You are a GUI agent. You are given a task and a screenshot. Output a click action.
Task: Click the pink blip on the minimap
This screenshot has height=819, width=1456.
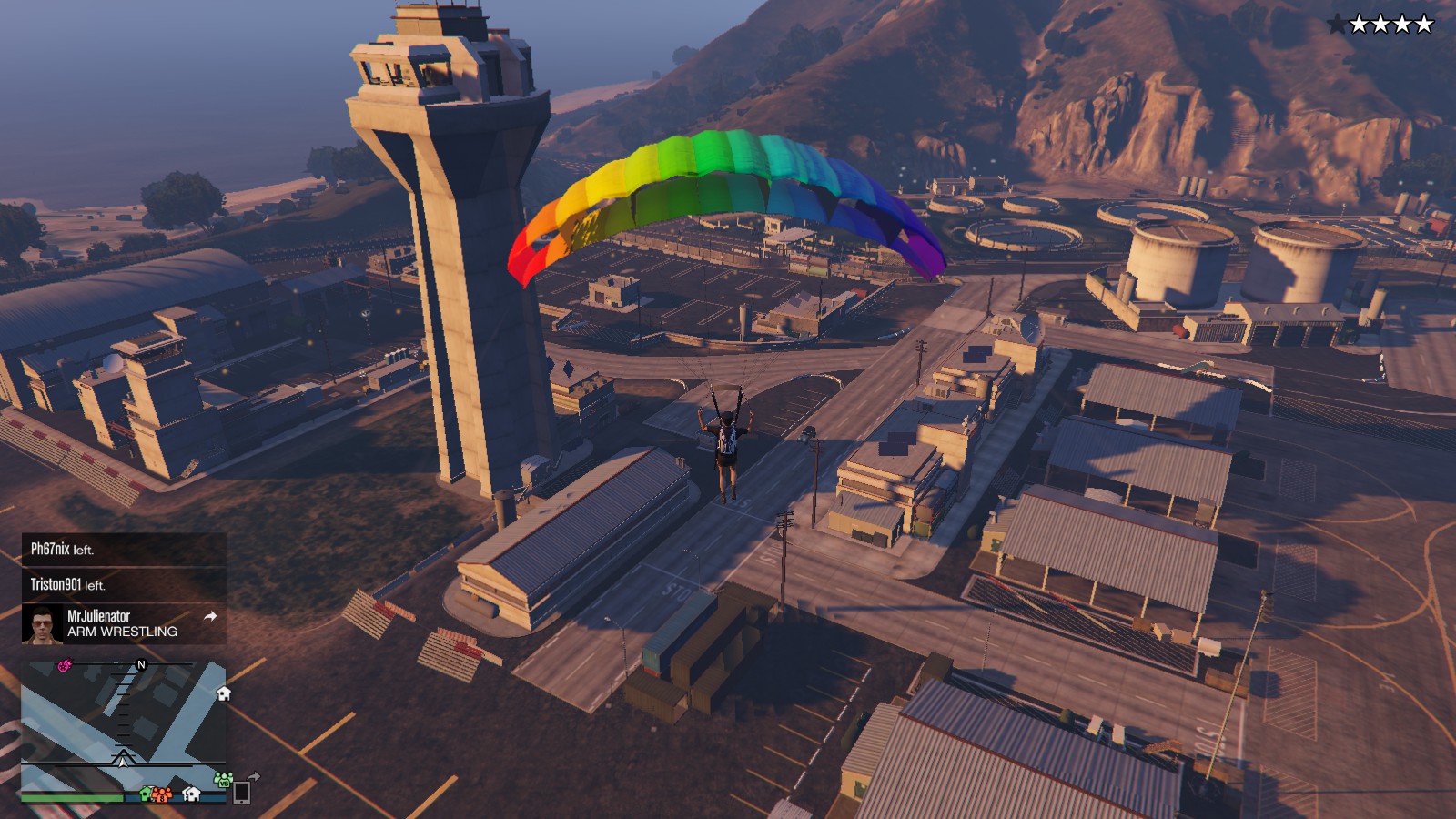point(65,666)
